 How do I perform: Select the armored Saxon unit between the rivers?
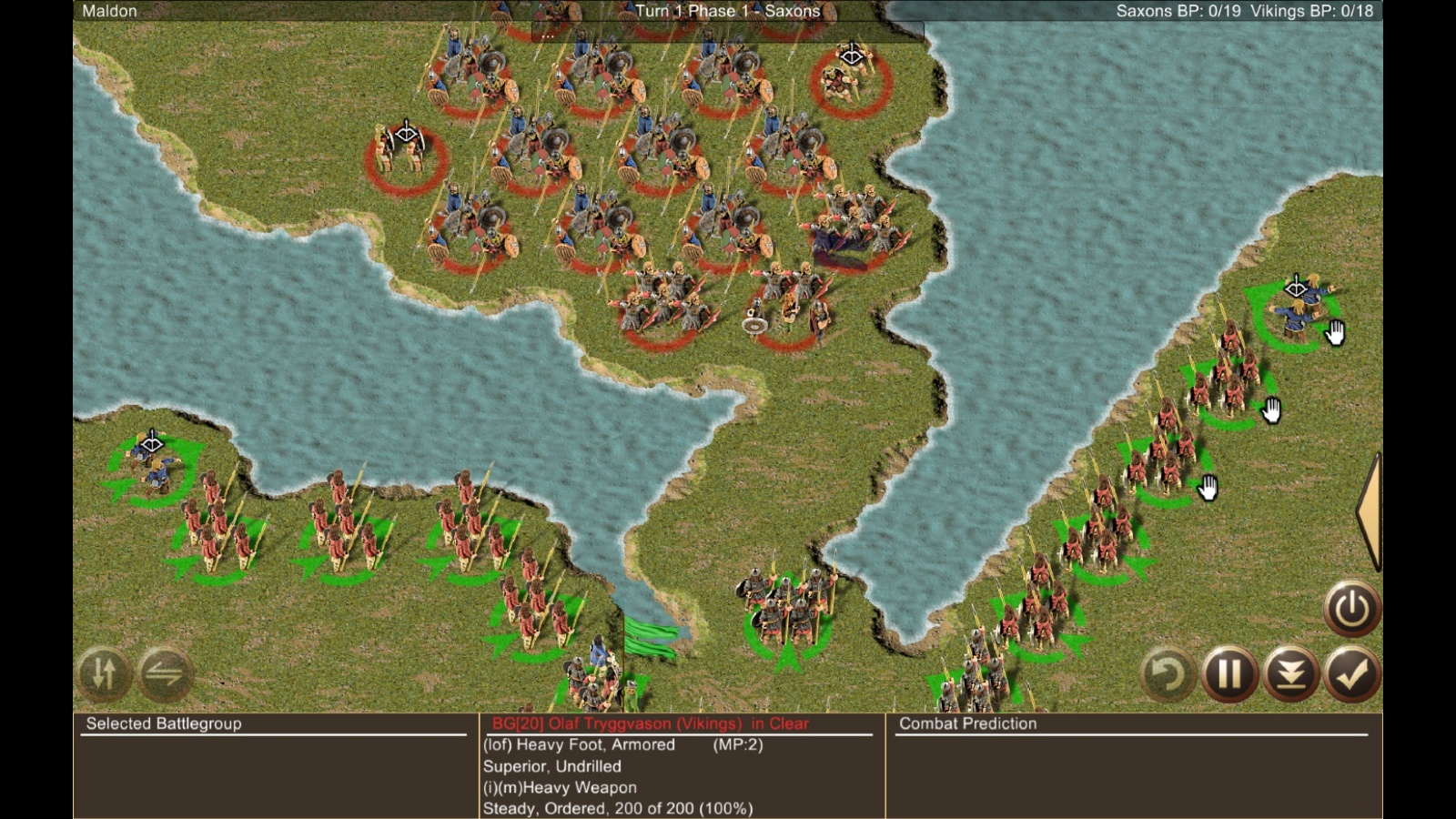[x=788, y=610]
